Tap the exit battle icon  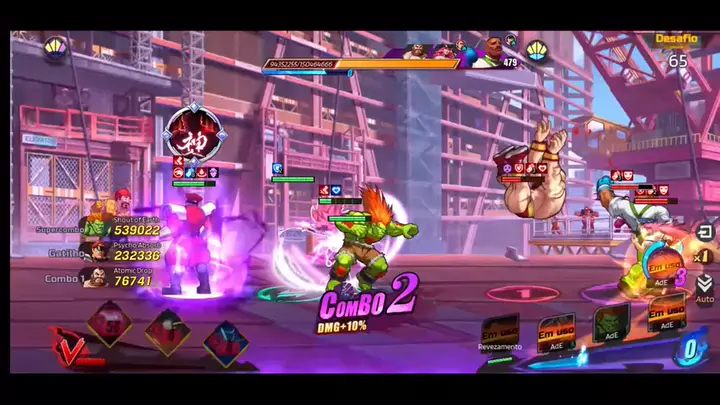[x=704, y=232]
